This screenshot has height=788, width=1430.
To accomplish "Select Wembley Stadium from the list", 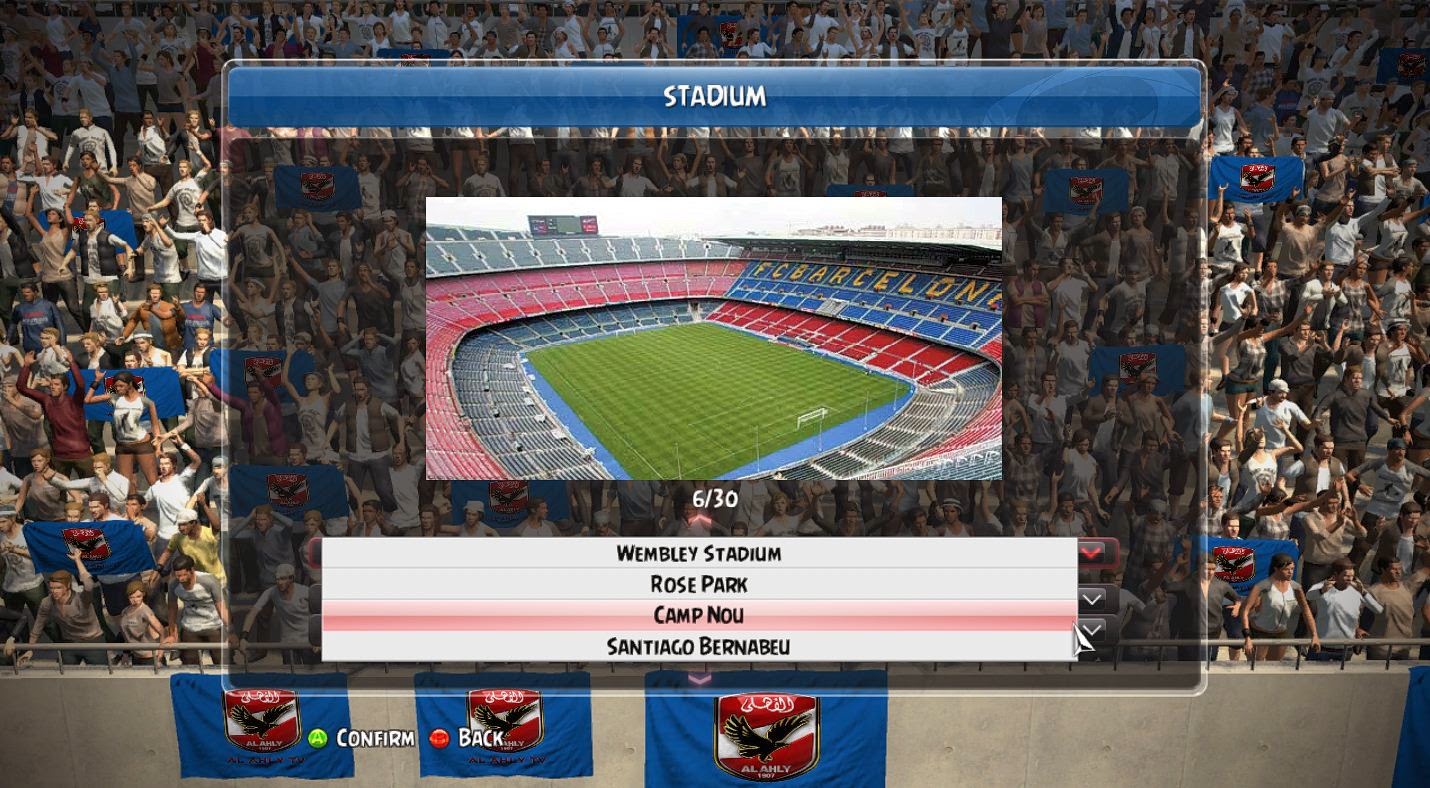I will pos(698,553).
